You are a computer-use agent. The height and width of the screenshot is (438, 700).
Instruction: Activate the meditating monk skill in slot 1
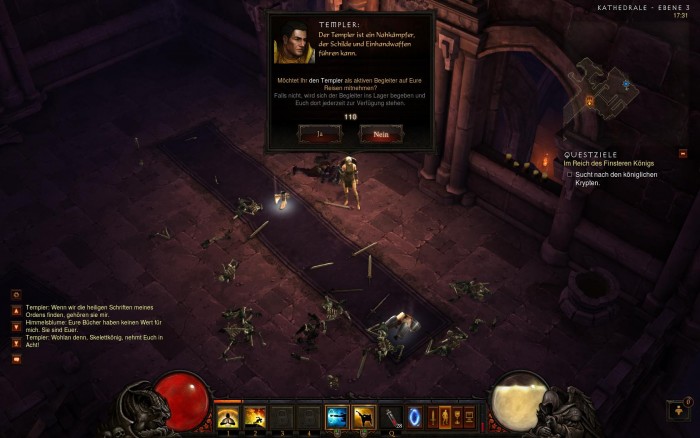pos(229,416)
